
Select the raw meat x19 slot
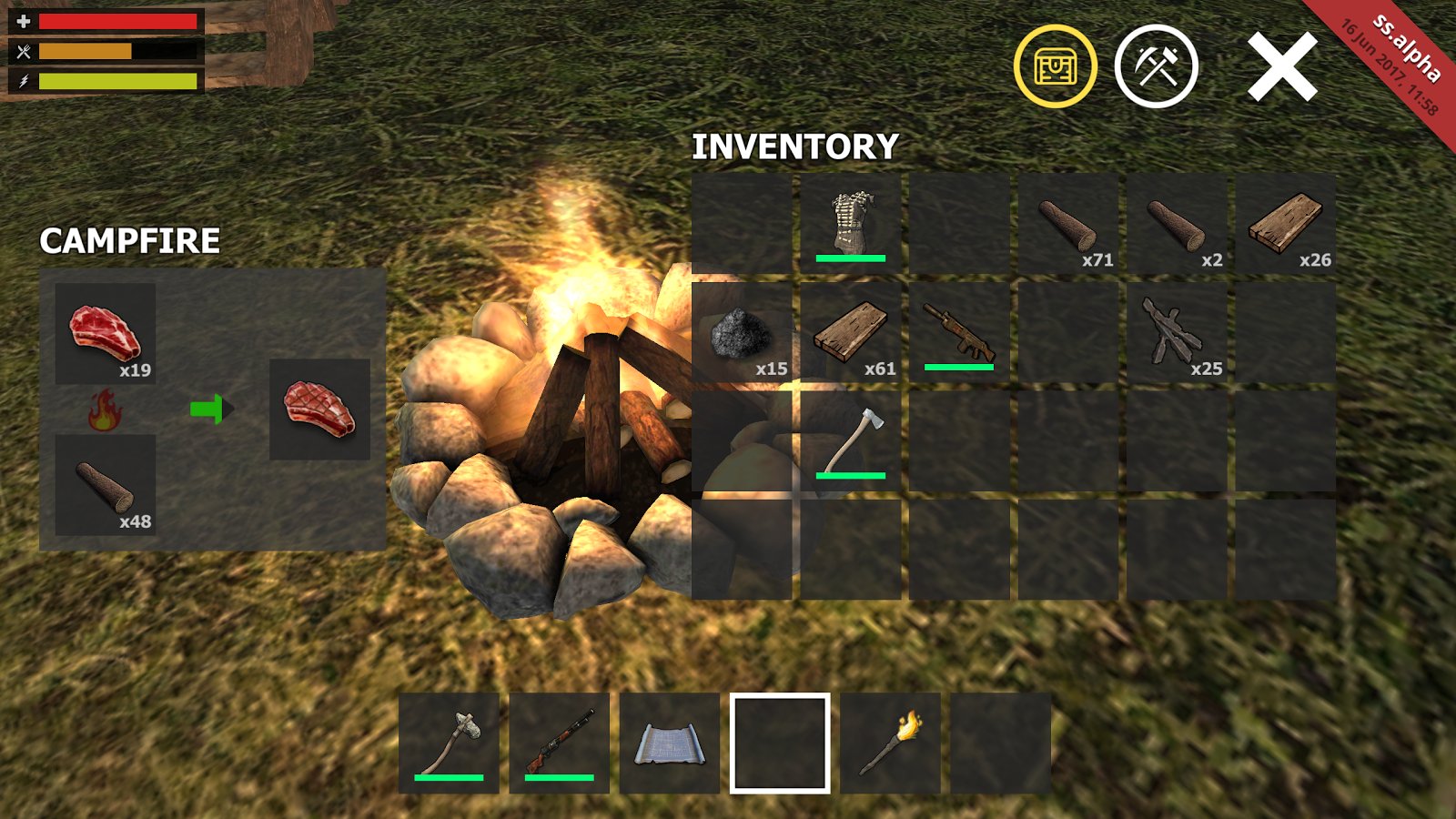(x=106, y=333)
